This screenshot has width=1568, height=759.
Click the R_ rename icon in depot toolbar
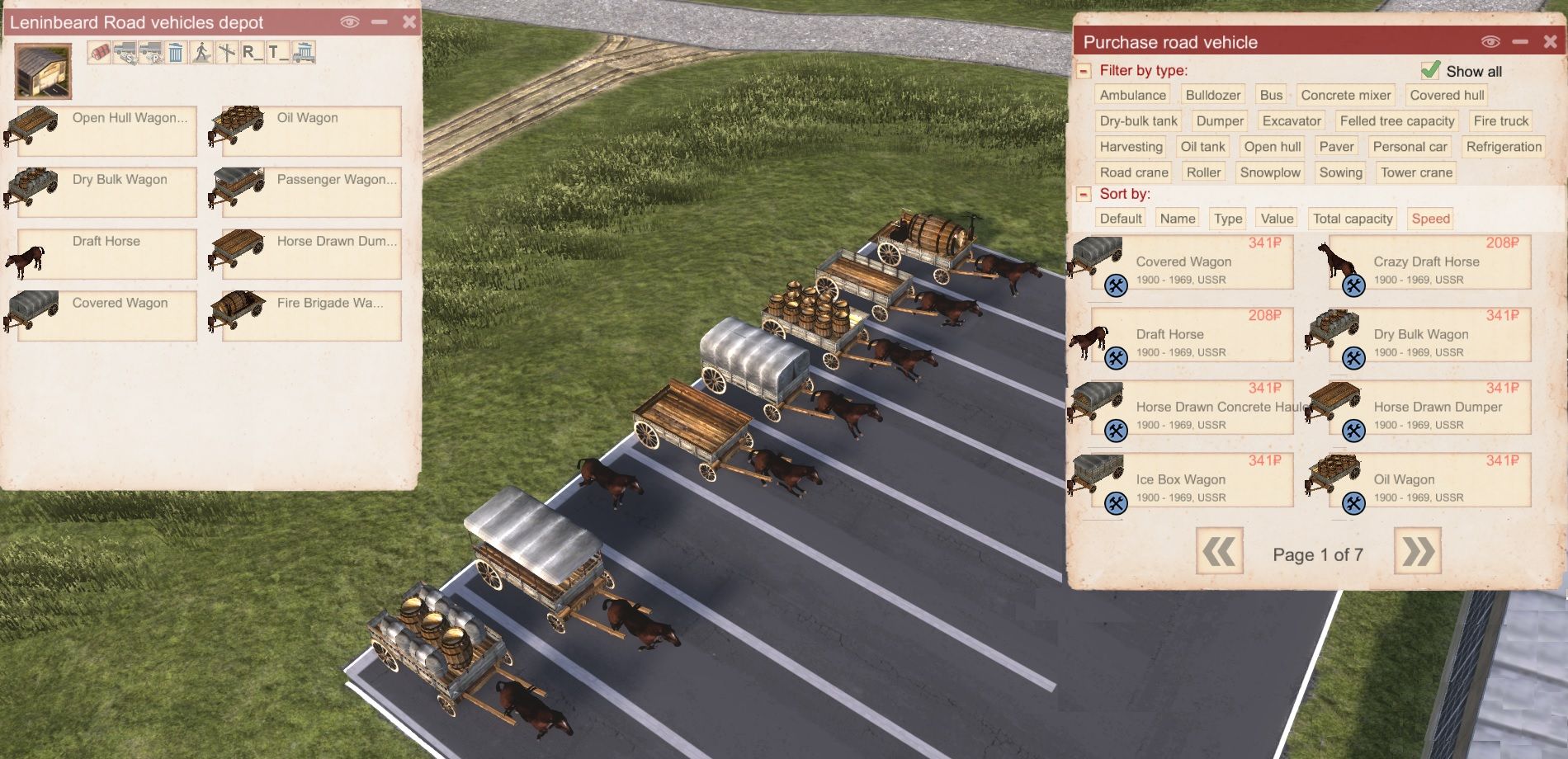pyautogui.click(x=252, y=54)
